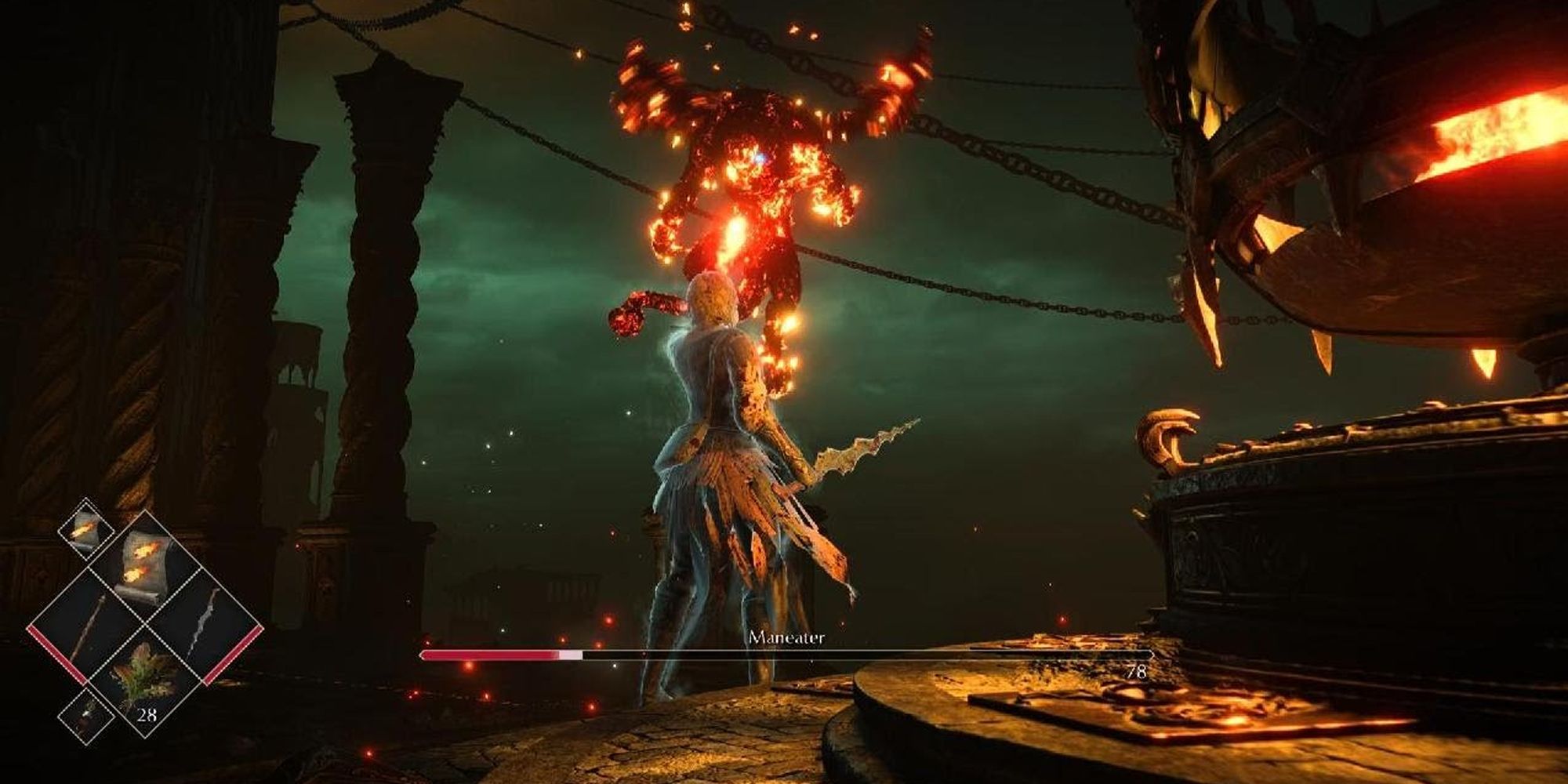1568x784 pixels.
Task: Click the quantity number 28 under the herb
Action: tap(147, 713)
